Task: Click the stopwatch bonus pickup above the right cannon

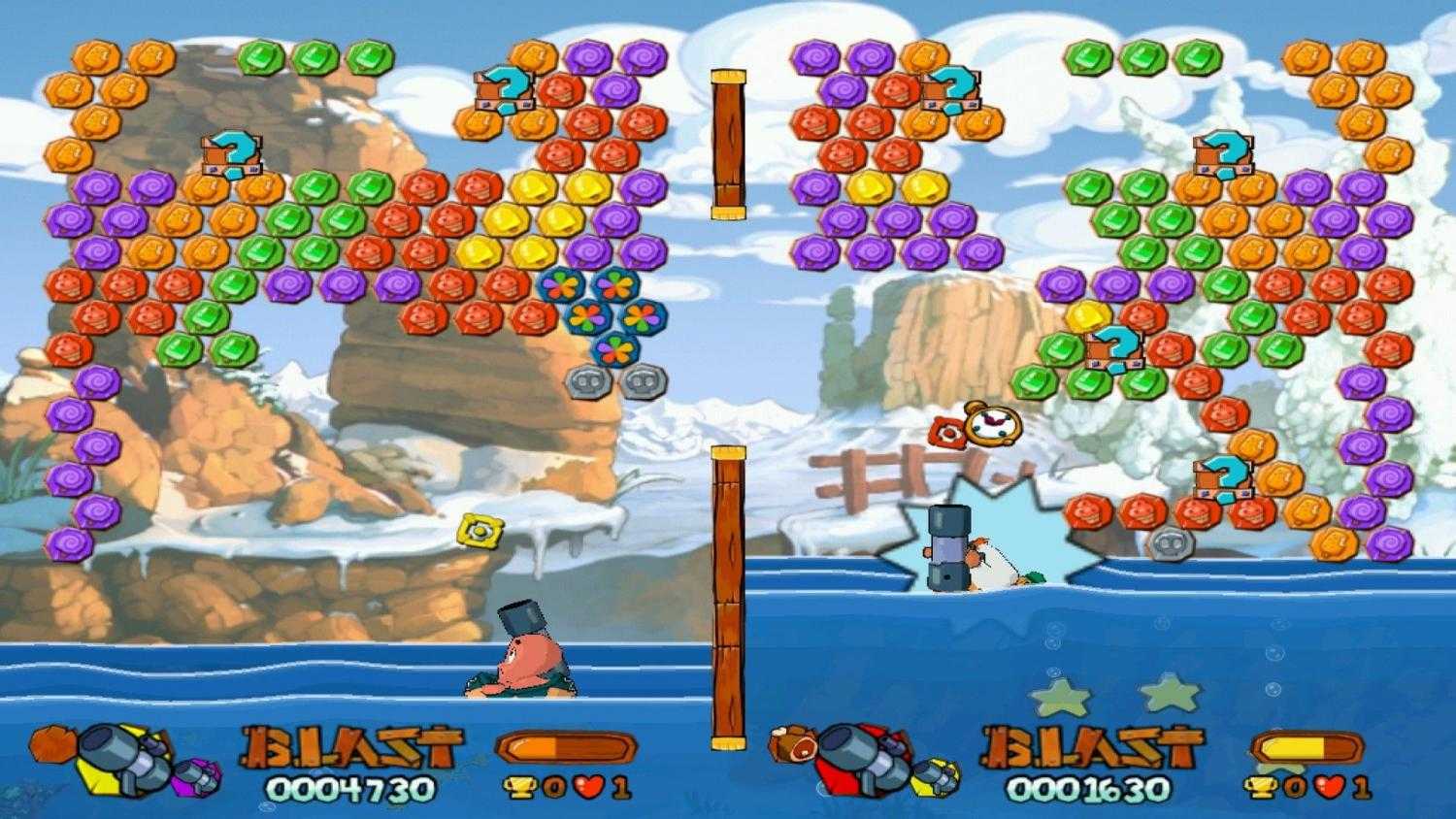Action: pos(993,425)
